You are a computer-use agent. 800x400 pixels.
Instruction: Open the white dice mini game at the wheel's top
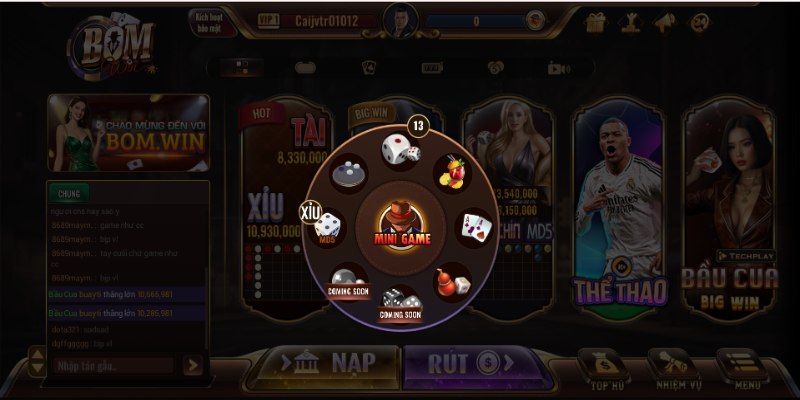tap(399, 152)
